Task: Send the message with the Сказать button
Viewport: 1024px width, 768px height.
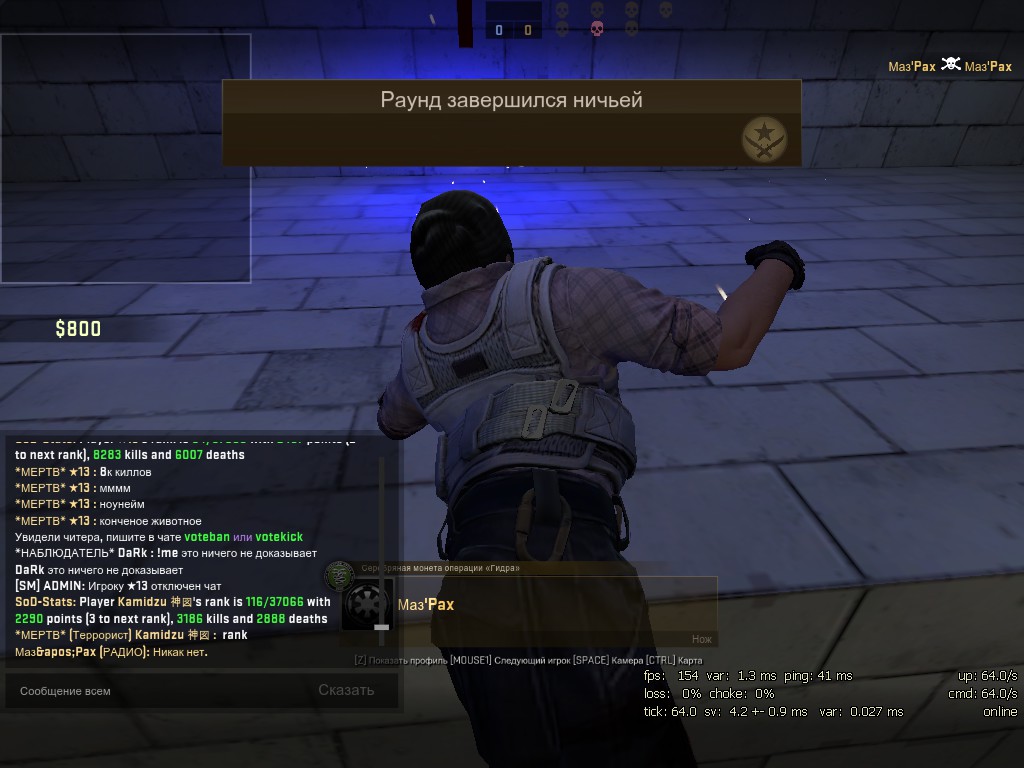Action: click(346, 690)
